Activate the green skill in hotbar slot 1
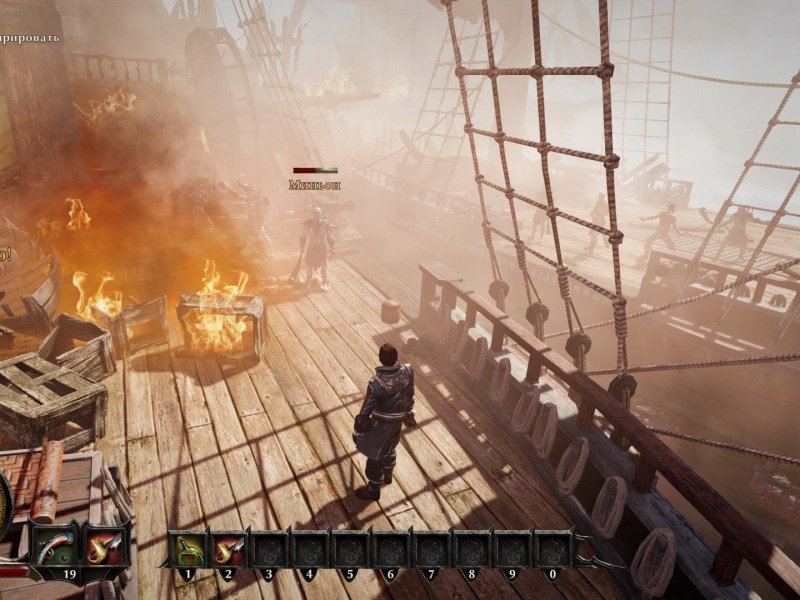 click(188, 549)
